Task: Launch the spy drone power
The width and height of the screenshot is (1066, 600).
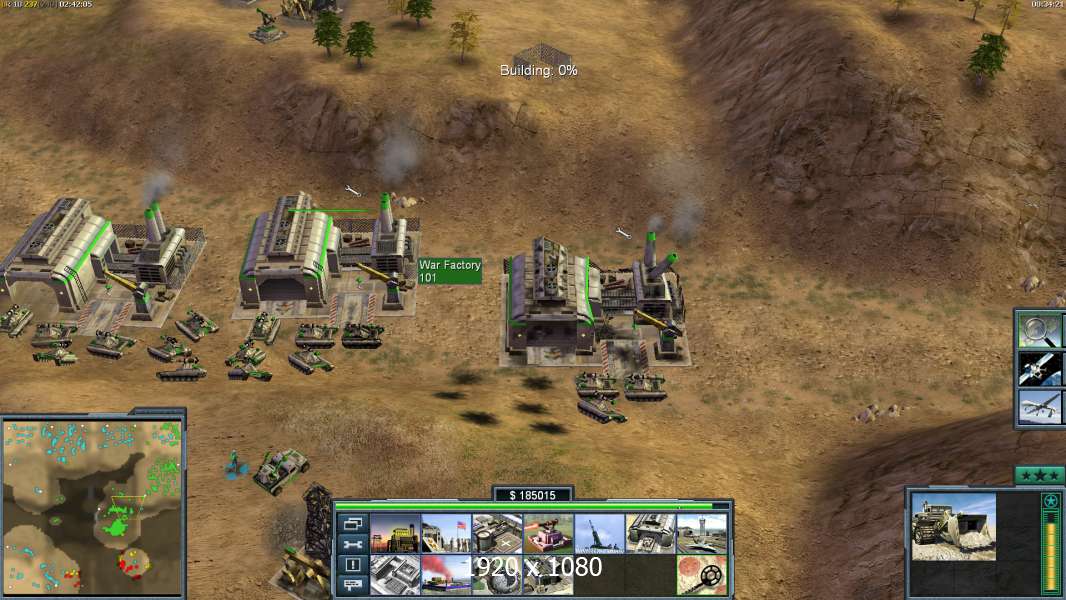Action: pyautogui.click(x=1040, y=407)
